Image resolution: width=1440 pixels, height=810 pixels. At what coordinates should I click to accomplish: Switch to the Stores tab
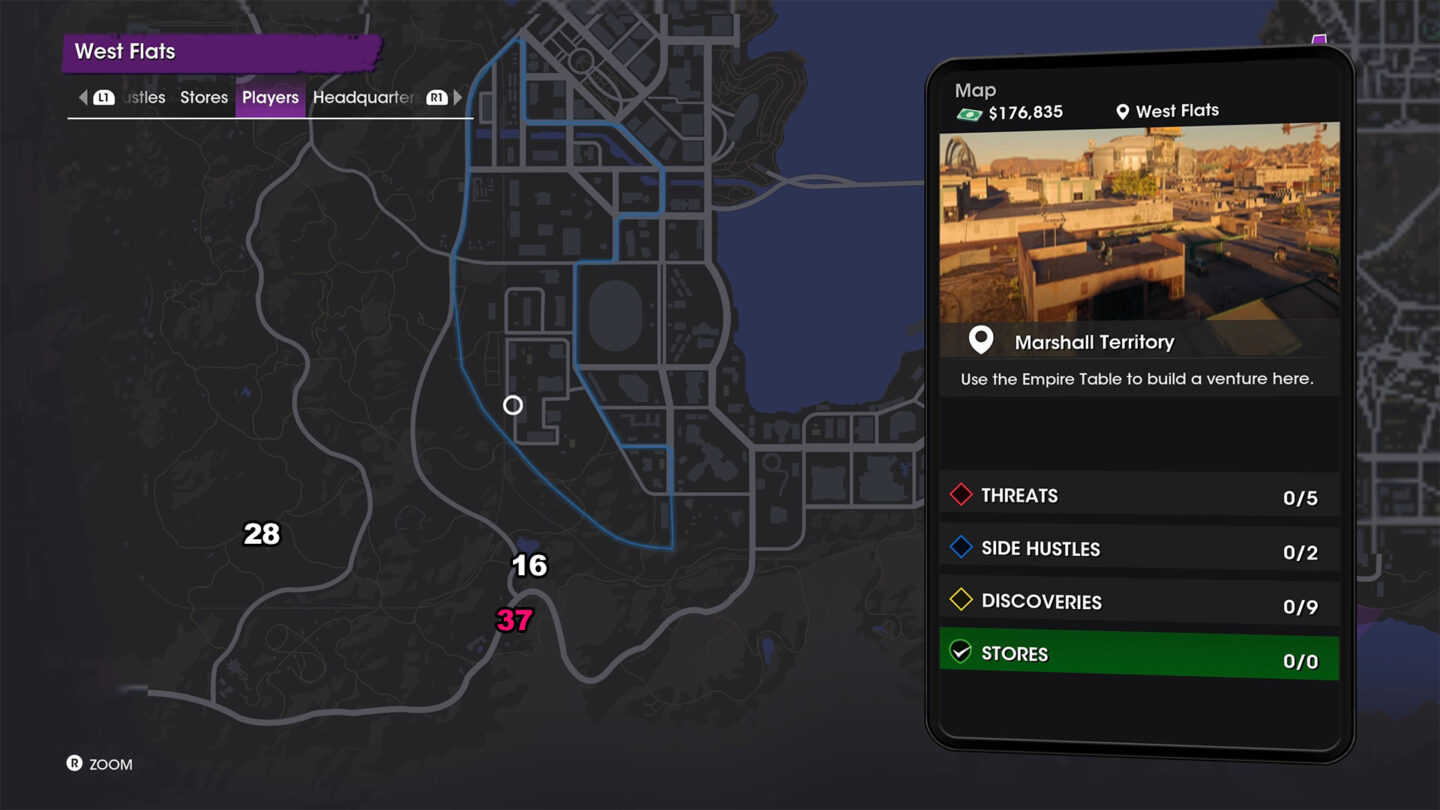tap(203, 97)
